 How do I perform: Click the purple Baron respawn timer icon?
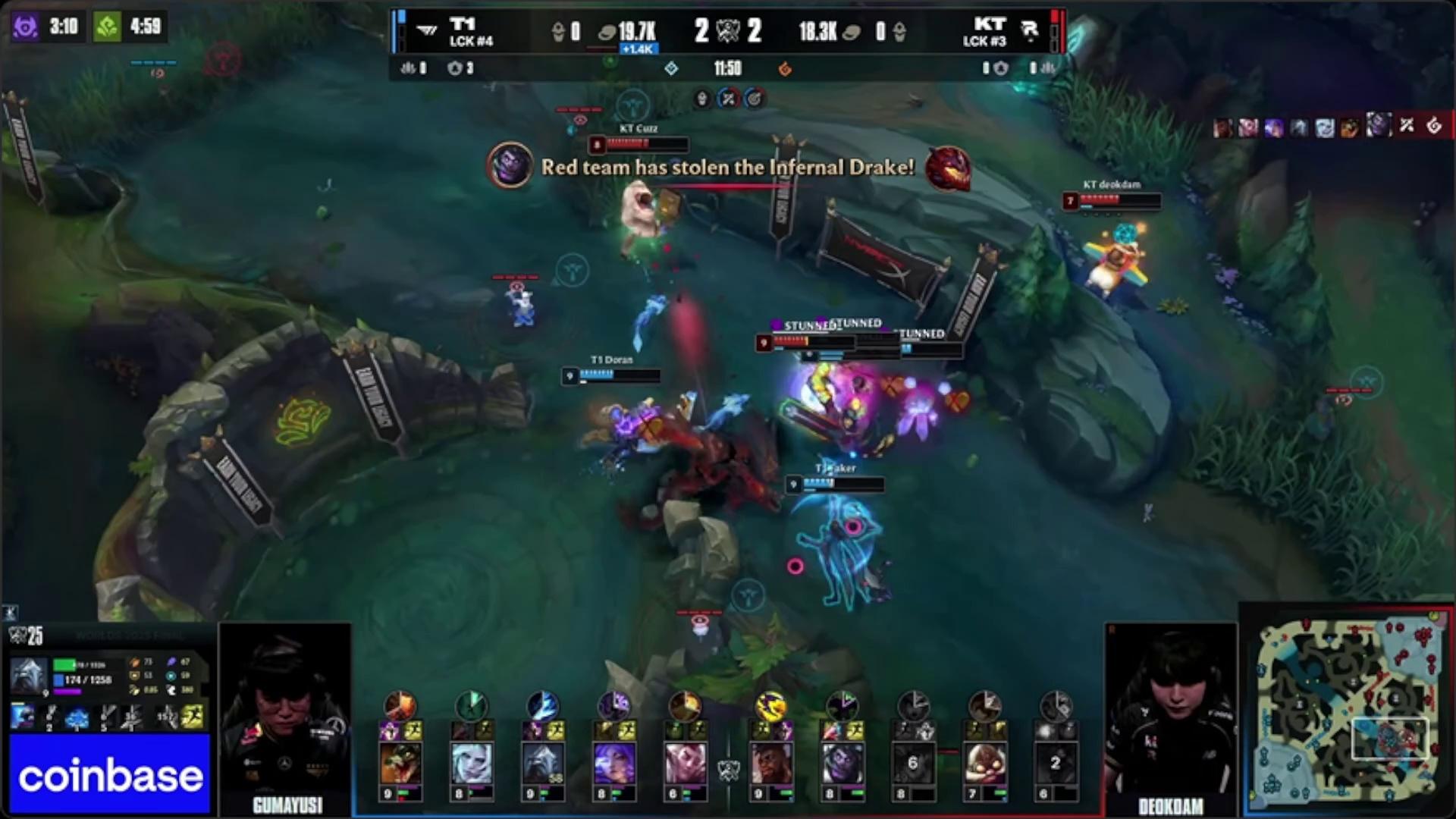25,27
